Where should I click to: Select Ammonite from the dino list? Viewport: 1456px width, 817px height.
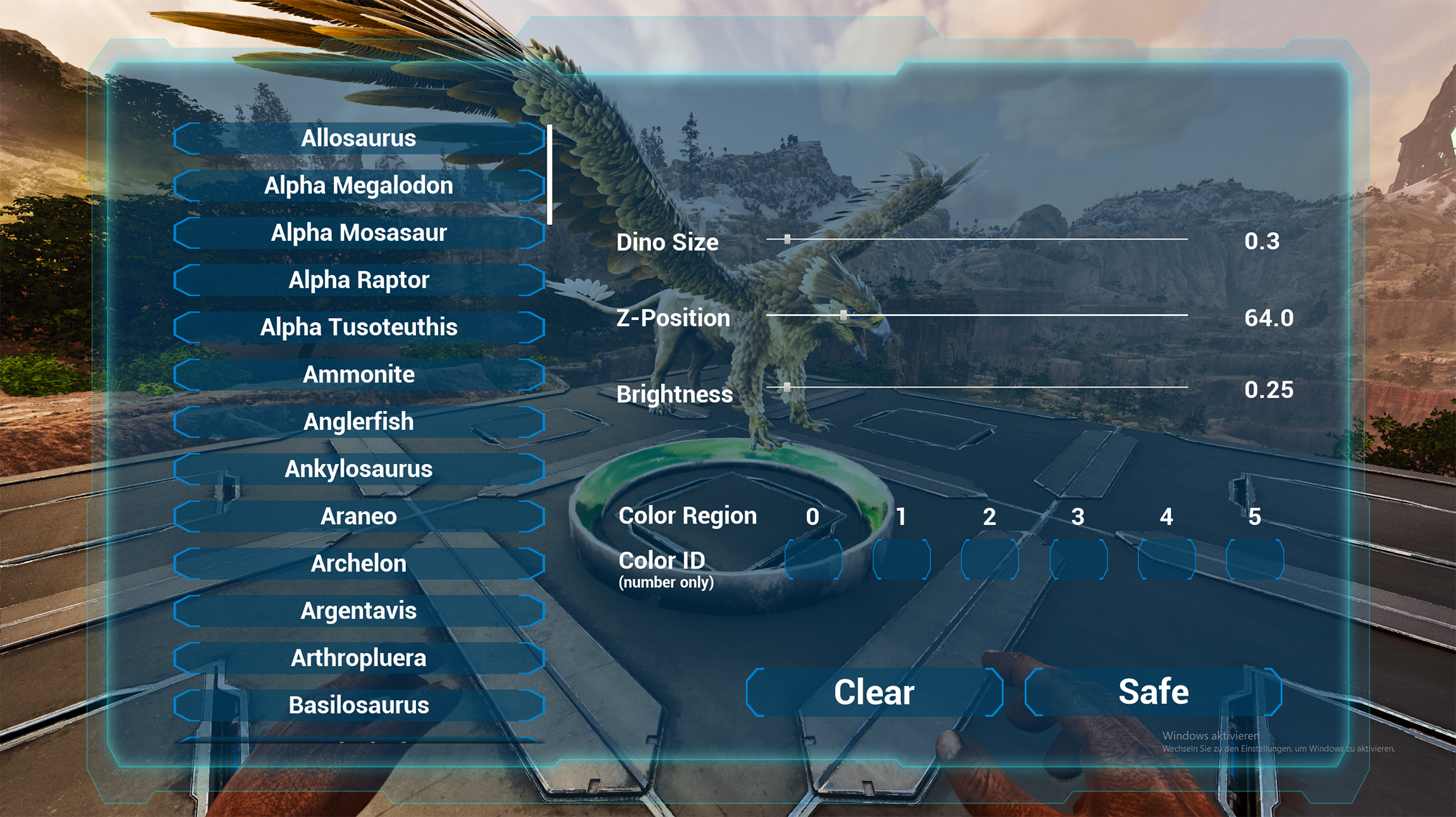point(358,374)
